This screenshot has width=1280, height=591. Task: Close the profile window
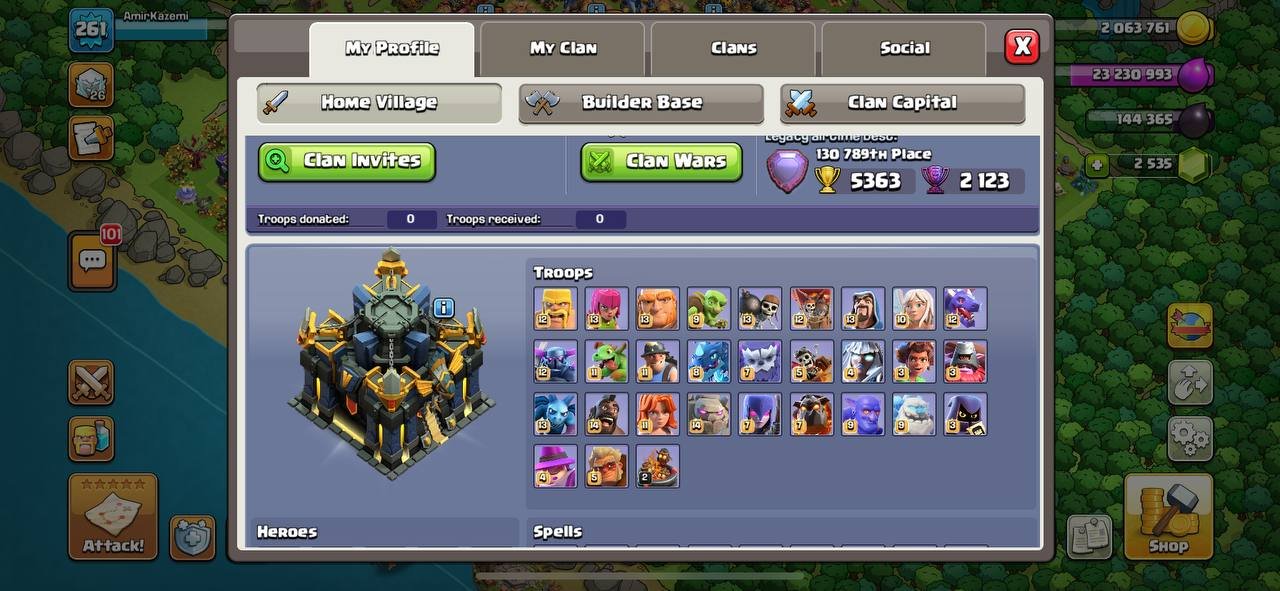(x=1021, y=46)
